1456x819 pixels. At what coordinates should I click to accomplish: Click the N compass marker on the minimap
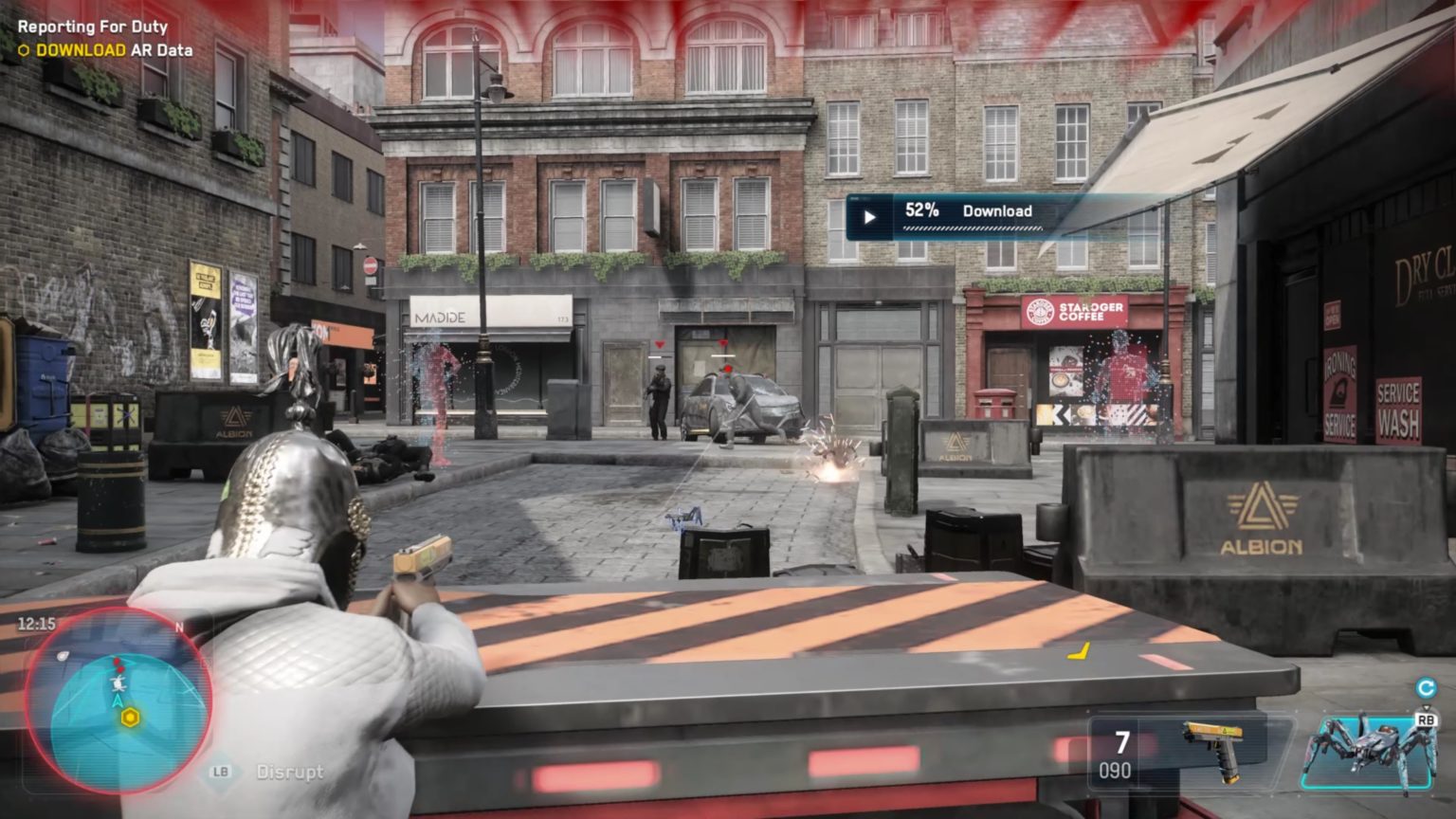(180, 628)
